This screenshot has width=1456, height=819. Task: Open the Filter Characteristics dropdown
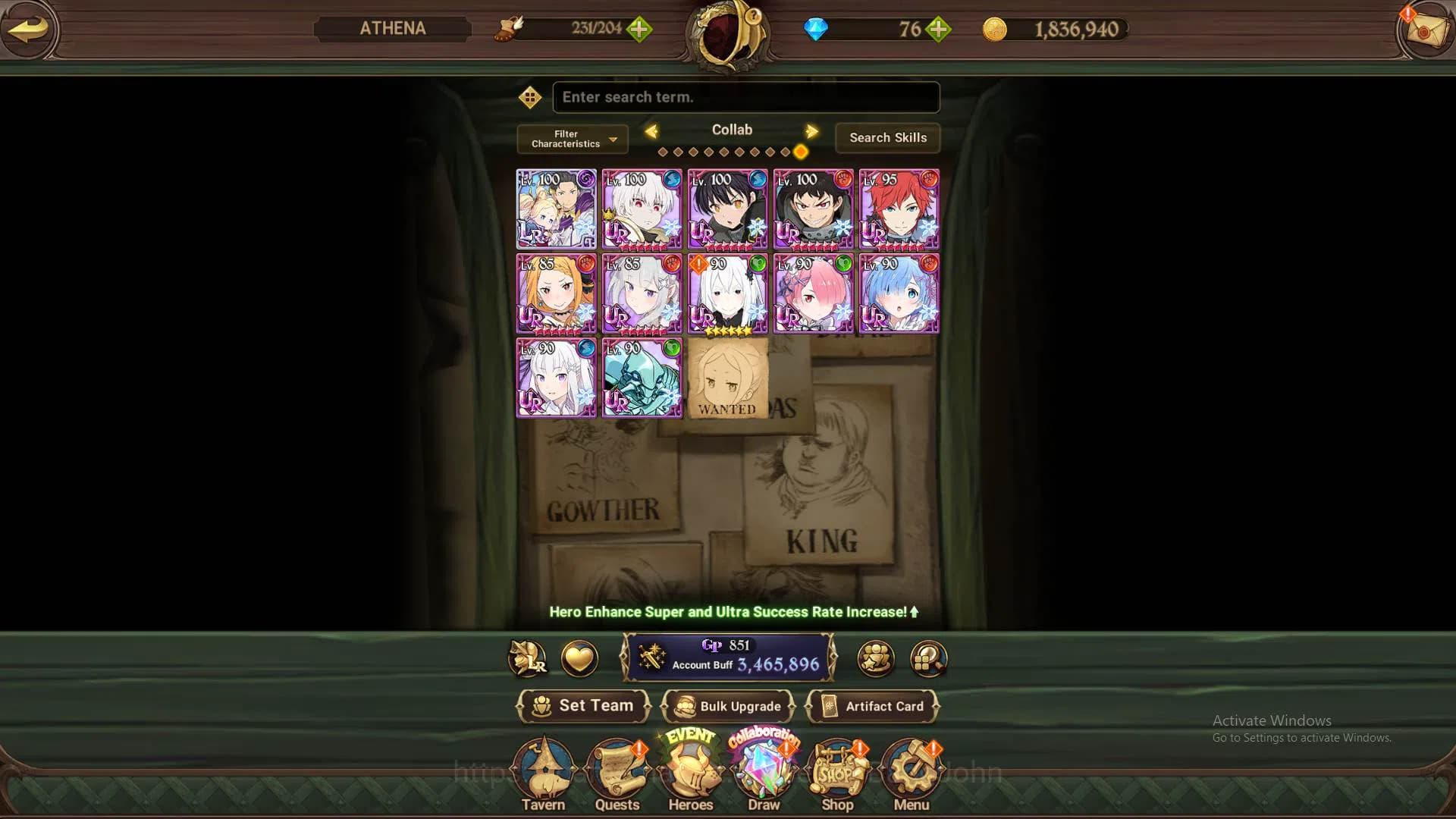(x=571, y=139)
